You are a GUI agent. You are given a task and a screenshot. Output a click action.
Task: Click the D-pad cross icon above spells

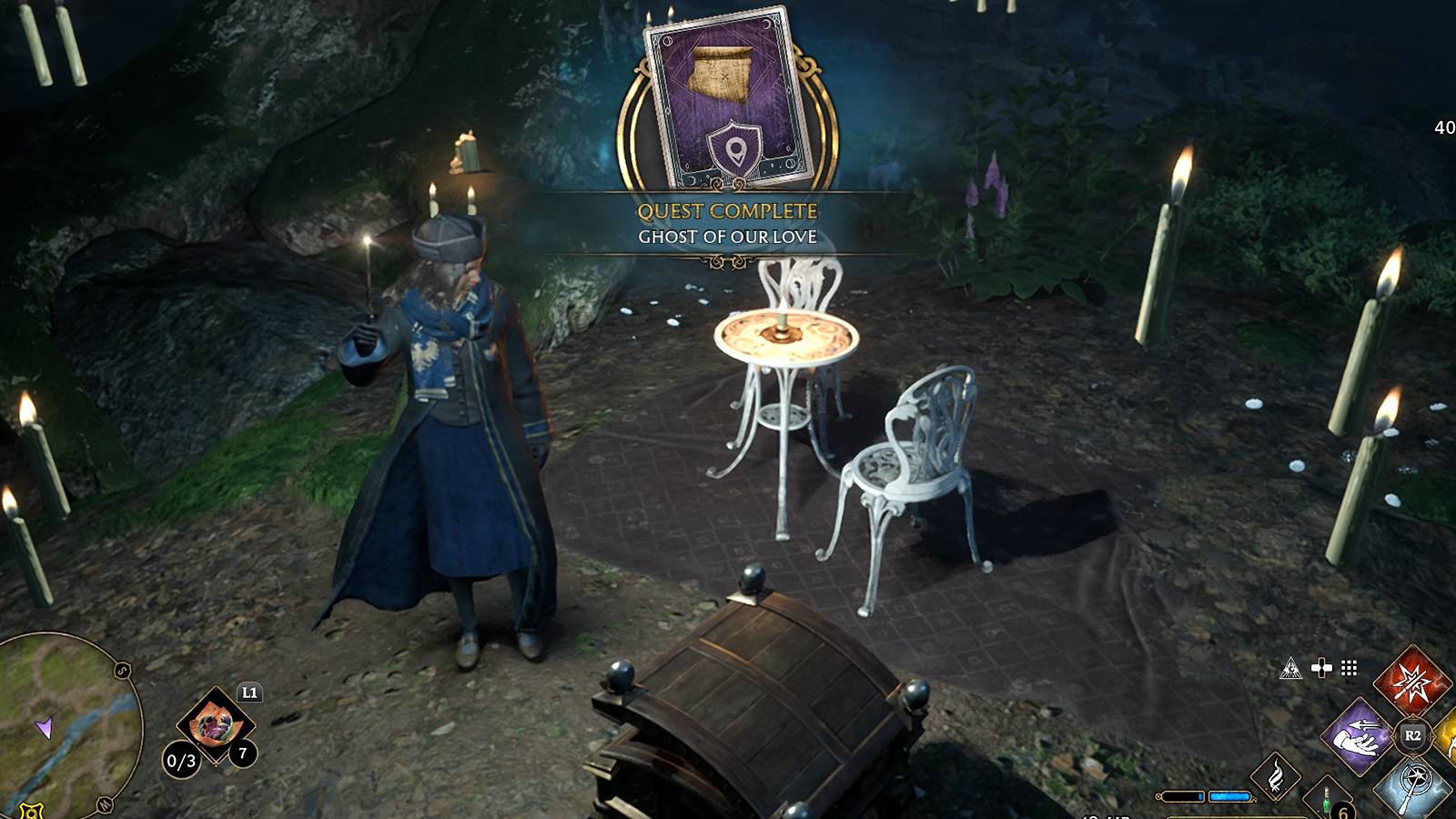point(1321,667)
